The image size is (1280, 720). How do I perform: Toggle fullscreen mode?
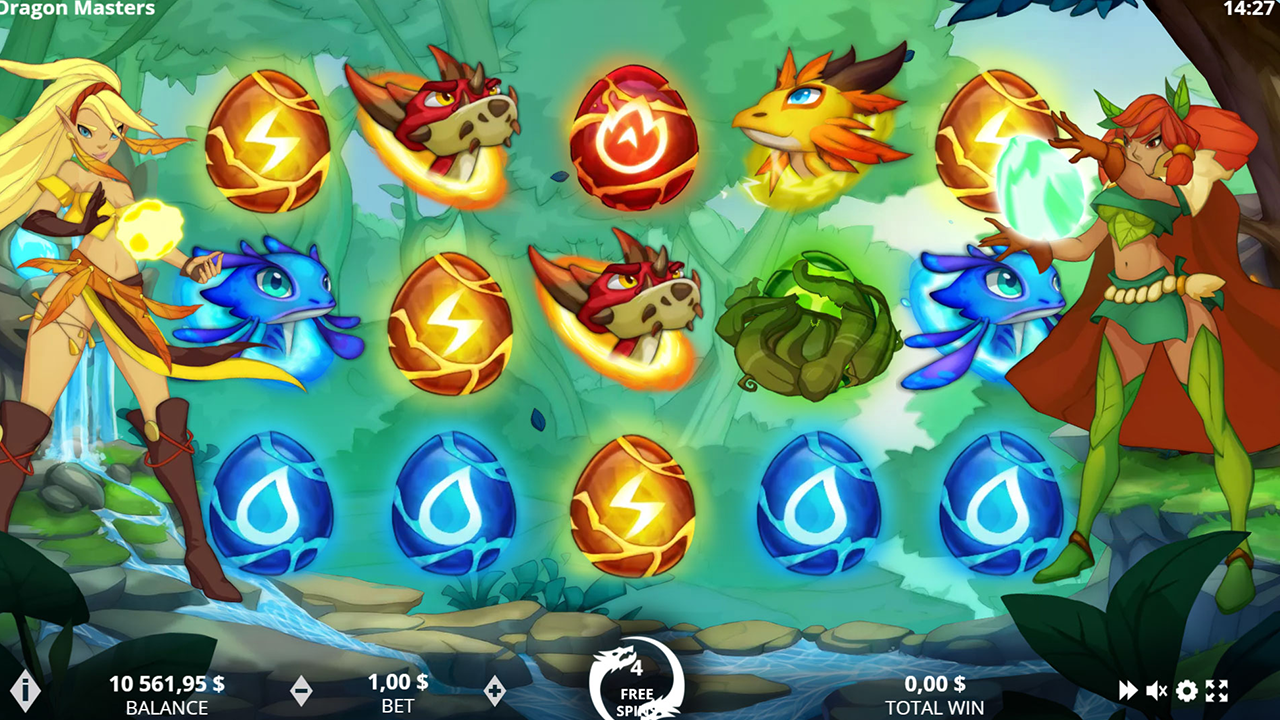[x=1216, y=688]
